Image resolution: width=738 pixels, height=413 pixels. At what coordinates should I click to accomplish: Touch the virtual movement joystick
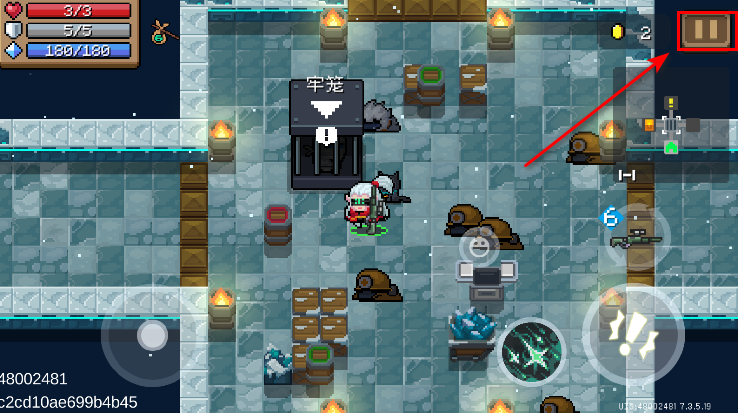pos(152,335)
